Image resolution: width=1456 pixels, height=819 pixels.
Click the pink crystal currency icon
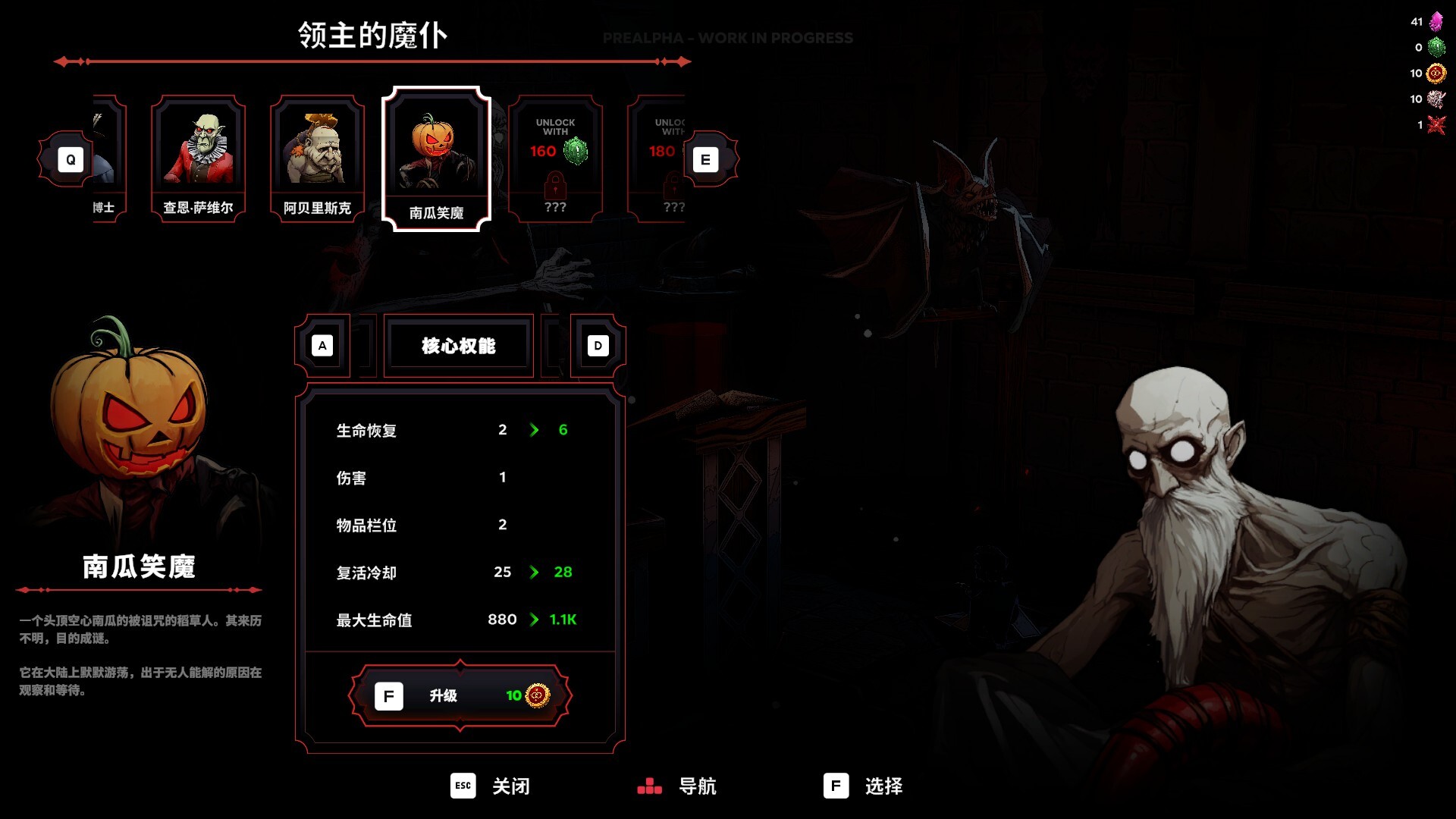tap(1437, 21)
